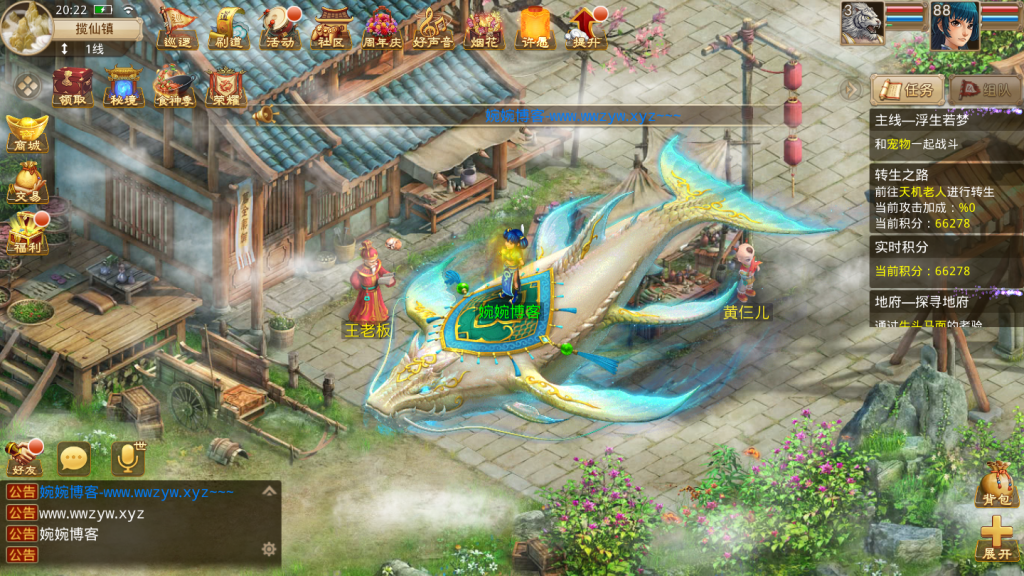Switch to the 任务 quest tab
This screenshot has height=576, width=1024.
coord(908,90)
